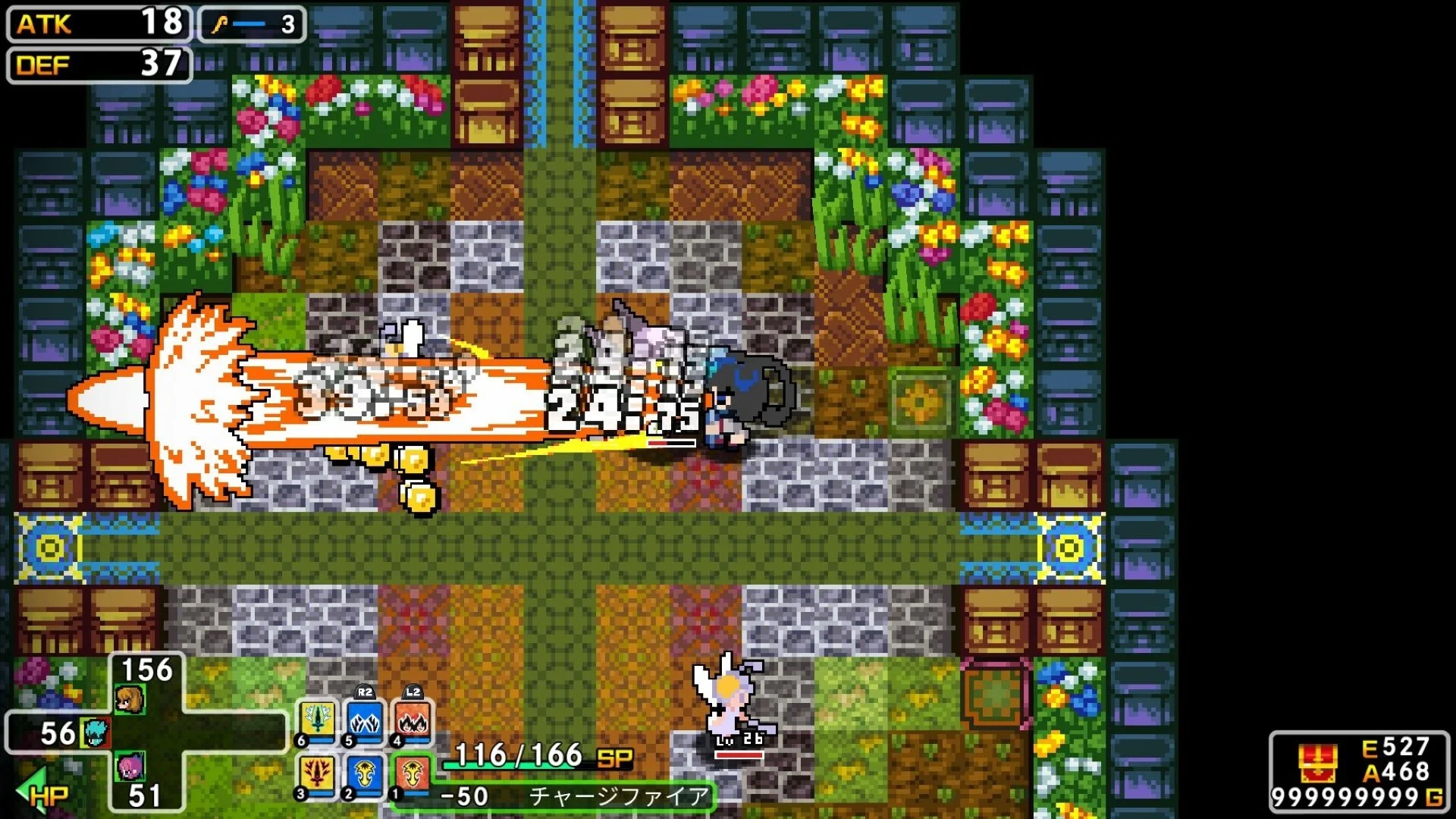Pick the pink-haired party member portrait
The width and height of the screenshot is (1456, 819).
tap(130, 767)
